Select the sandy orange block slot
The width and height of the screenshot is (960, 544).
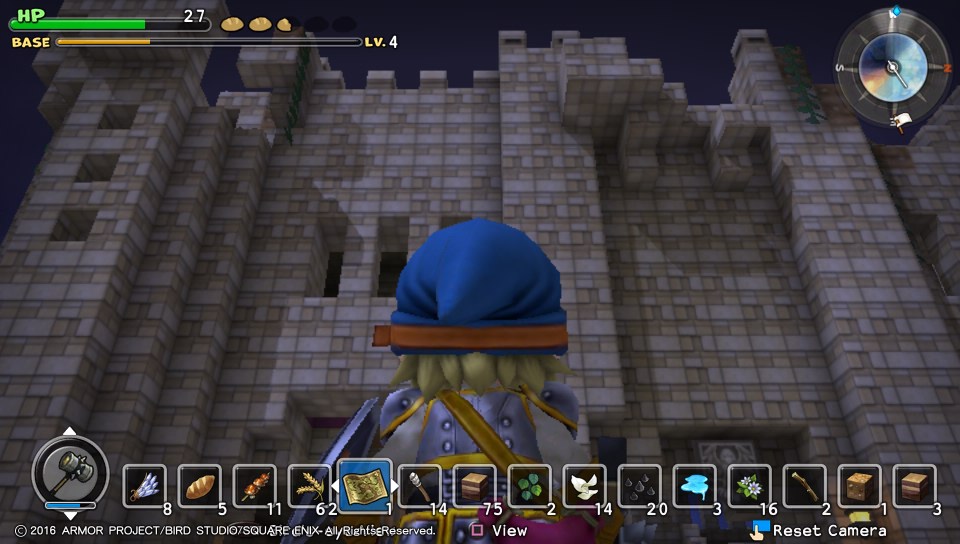click(860, 487)
